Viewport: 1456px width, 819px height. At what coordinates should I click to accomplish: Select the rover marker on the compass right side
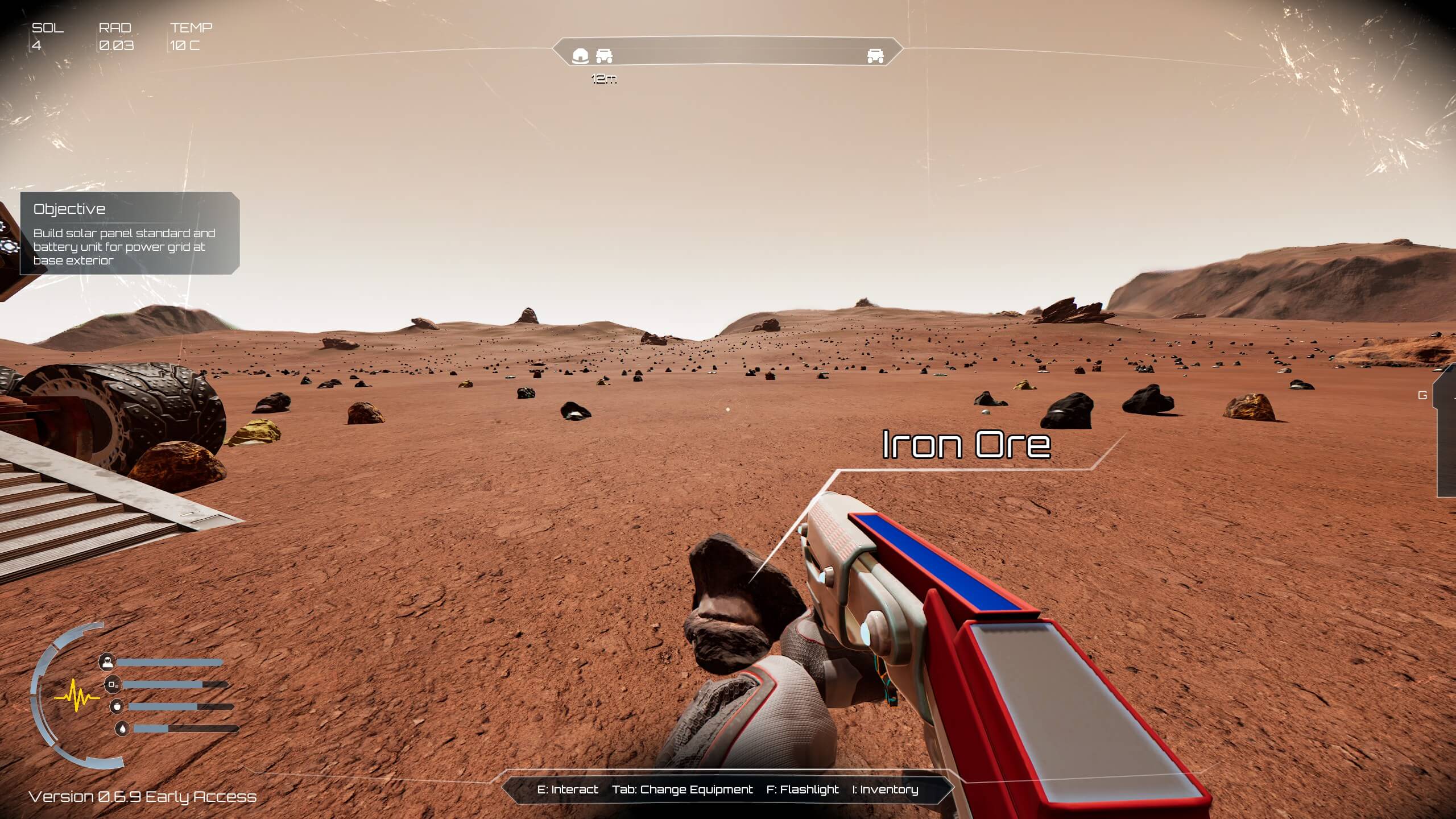tap(876, 56)
